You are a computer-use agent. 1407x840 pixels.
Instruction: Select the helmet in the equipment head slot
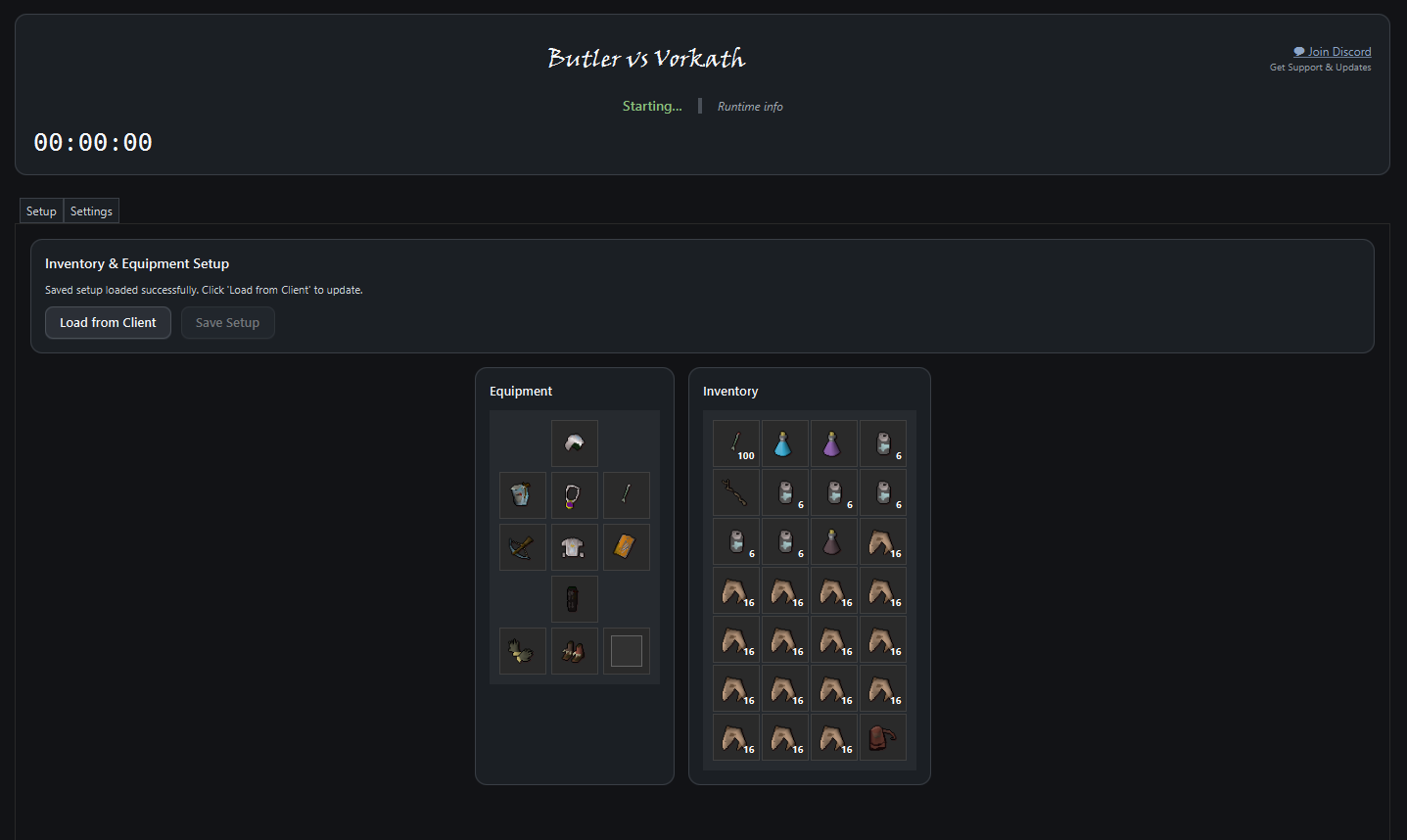pyautogui.click(x=574, y=443)
